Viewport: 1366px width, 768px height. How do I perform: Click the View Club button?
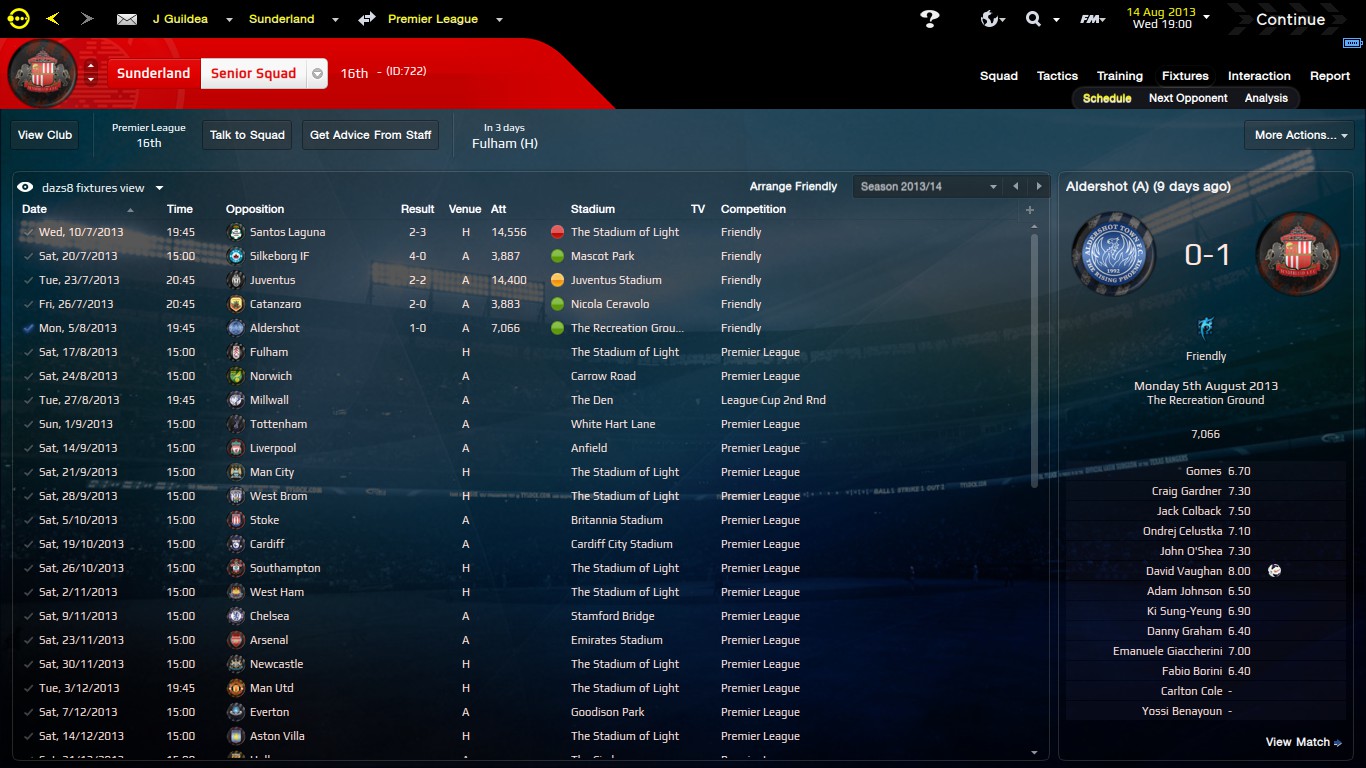pyautogui.click(x=45, y=135)
